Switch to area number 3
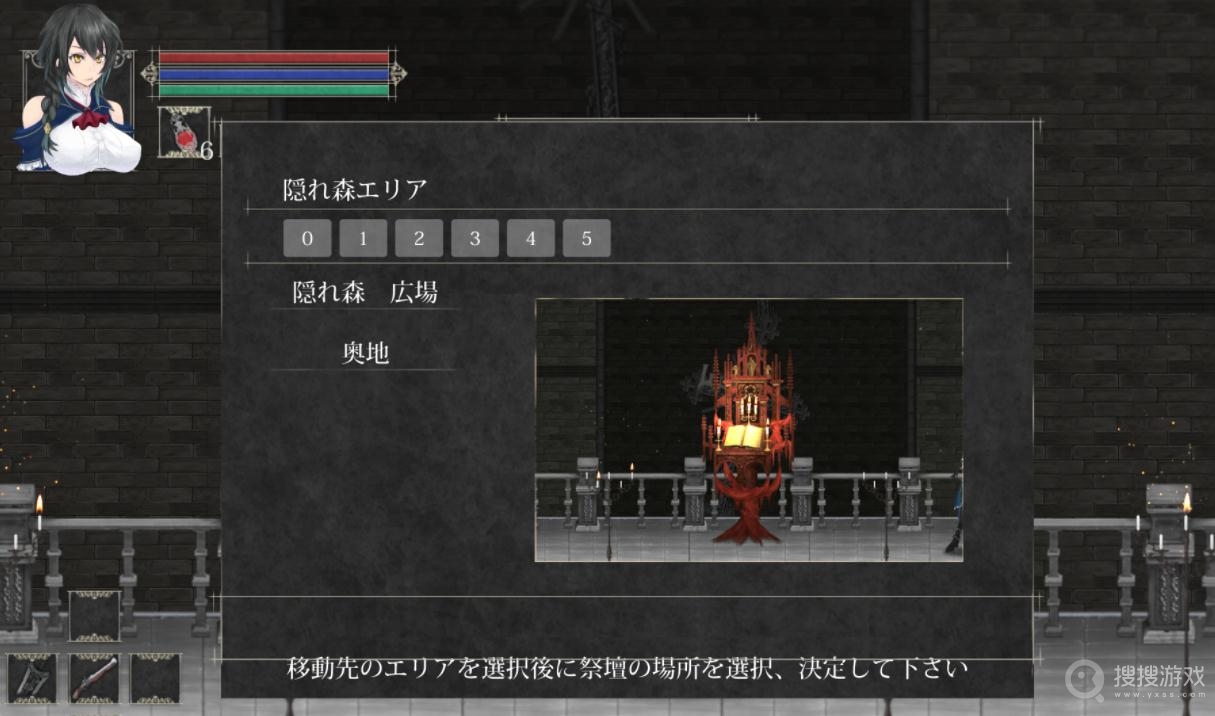The width and height of the screenshot is (1215, 716). click(475, 239)
